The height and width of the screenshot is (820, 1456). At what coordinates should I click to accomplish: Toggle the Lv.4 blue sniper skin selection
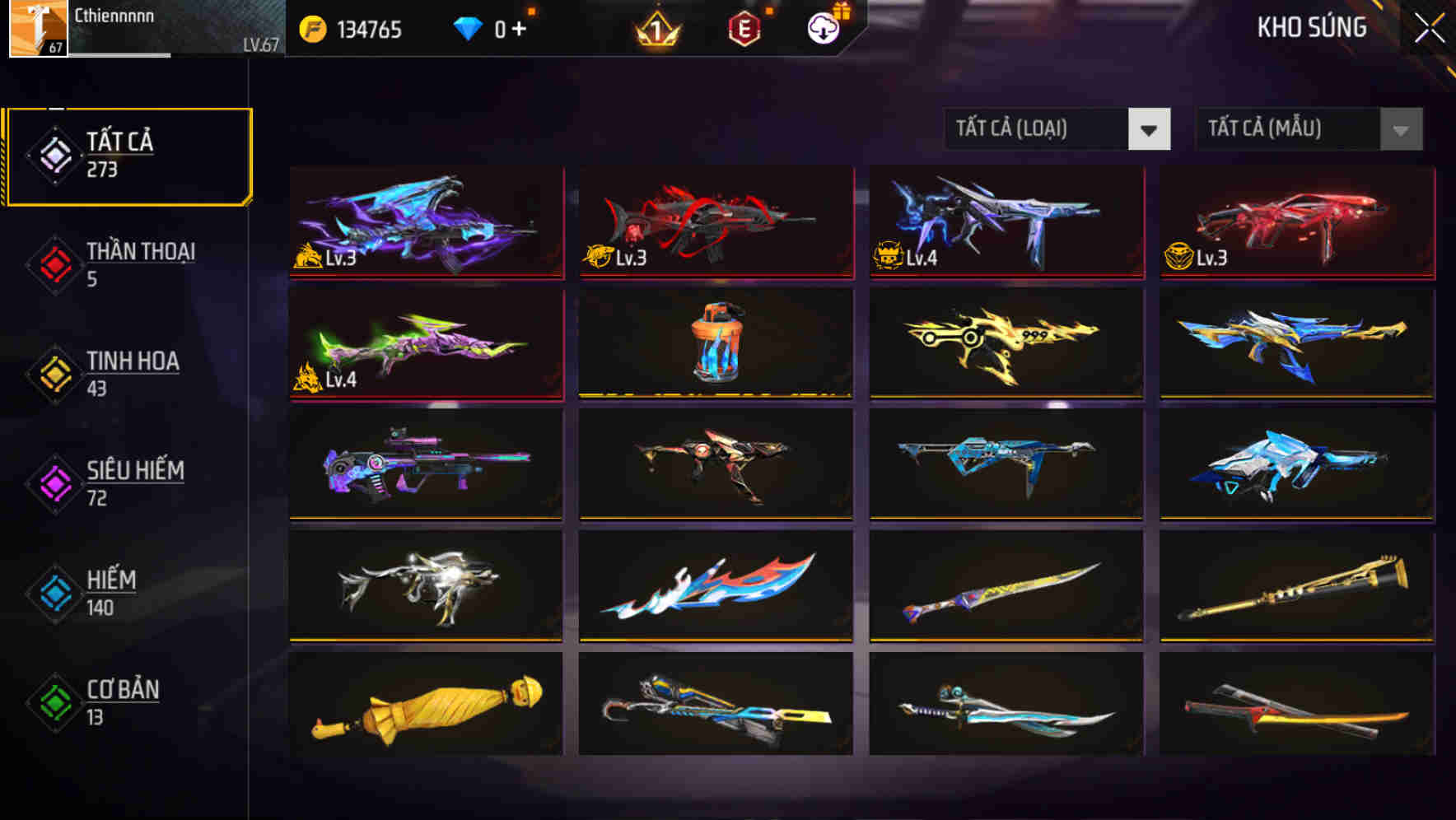tap(1005, 224)
